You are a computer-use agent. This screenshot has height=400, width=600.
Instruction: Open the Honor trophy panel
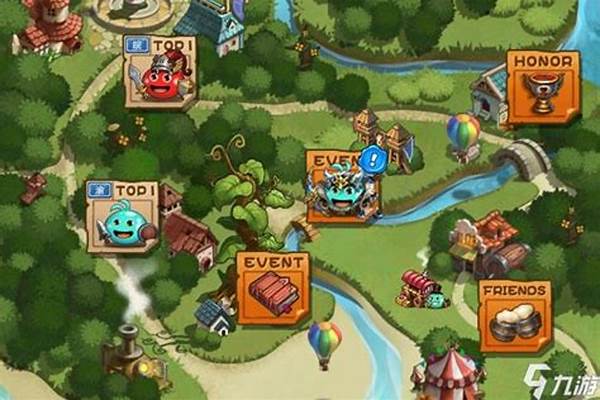(542, 87)
